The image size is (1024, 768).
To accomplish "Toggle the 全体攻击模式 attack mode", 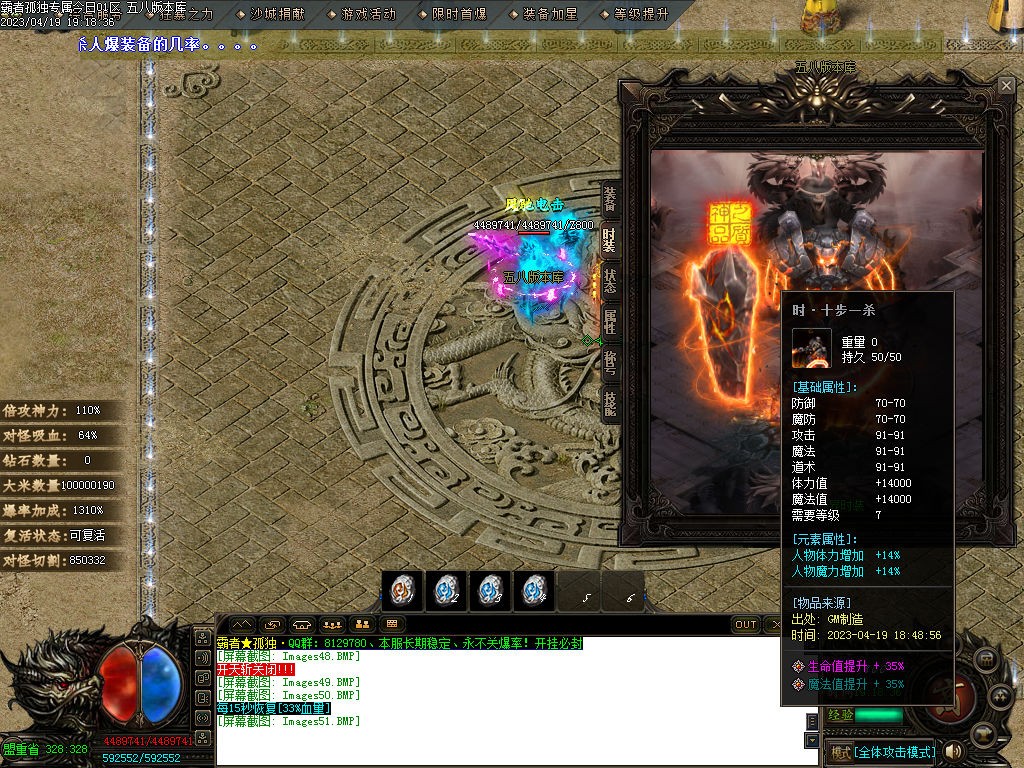I will (881, 752).
